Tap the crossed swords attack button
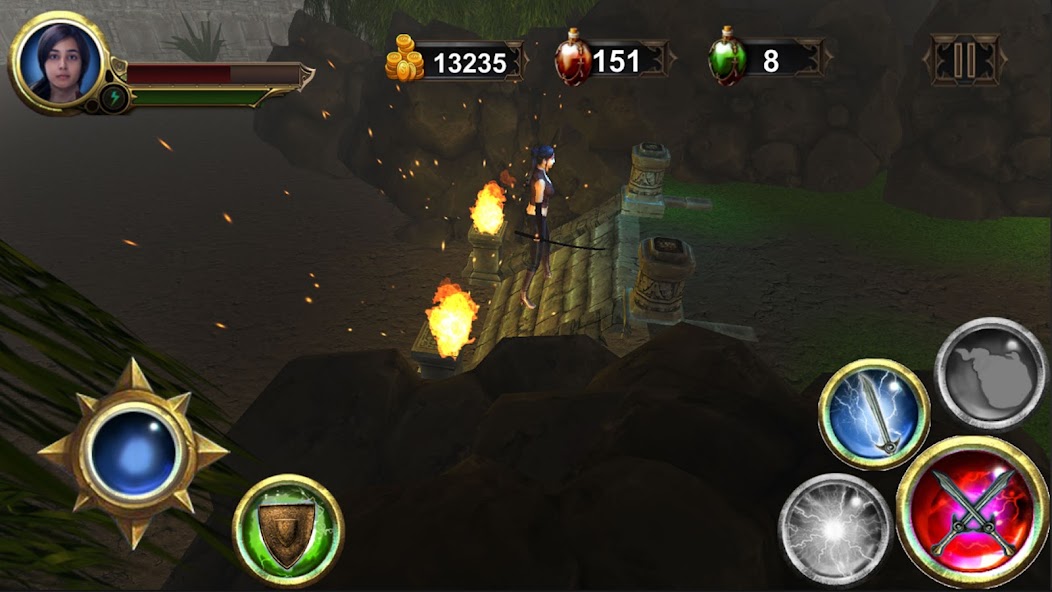The image size is (1052, 592). pos(973,512)
